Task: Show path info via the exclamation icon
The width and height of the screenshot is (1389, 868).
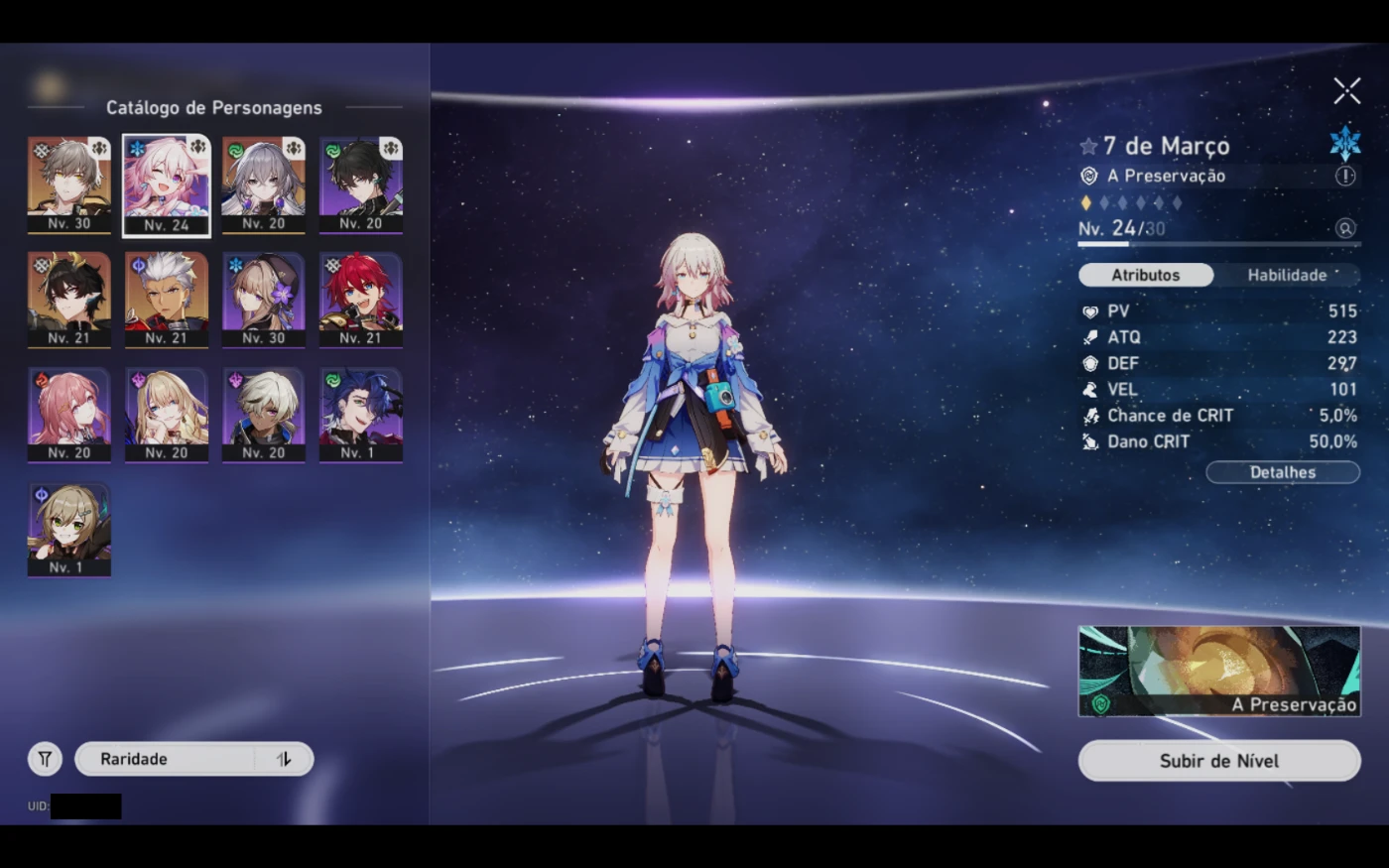Action: tap(1344, 176)
